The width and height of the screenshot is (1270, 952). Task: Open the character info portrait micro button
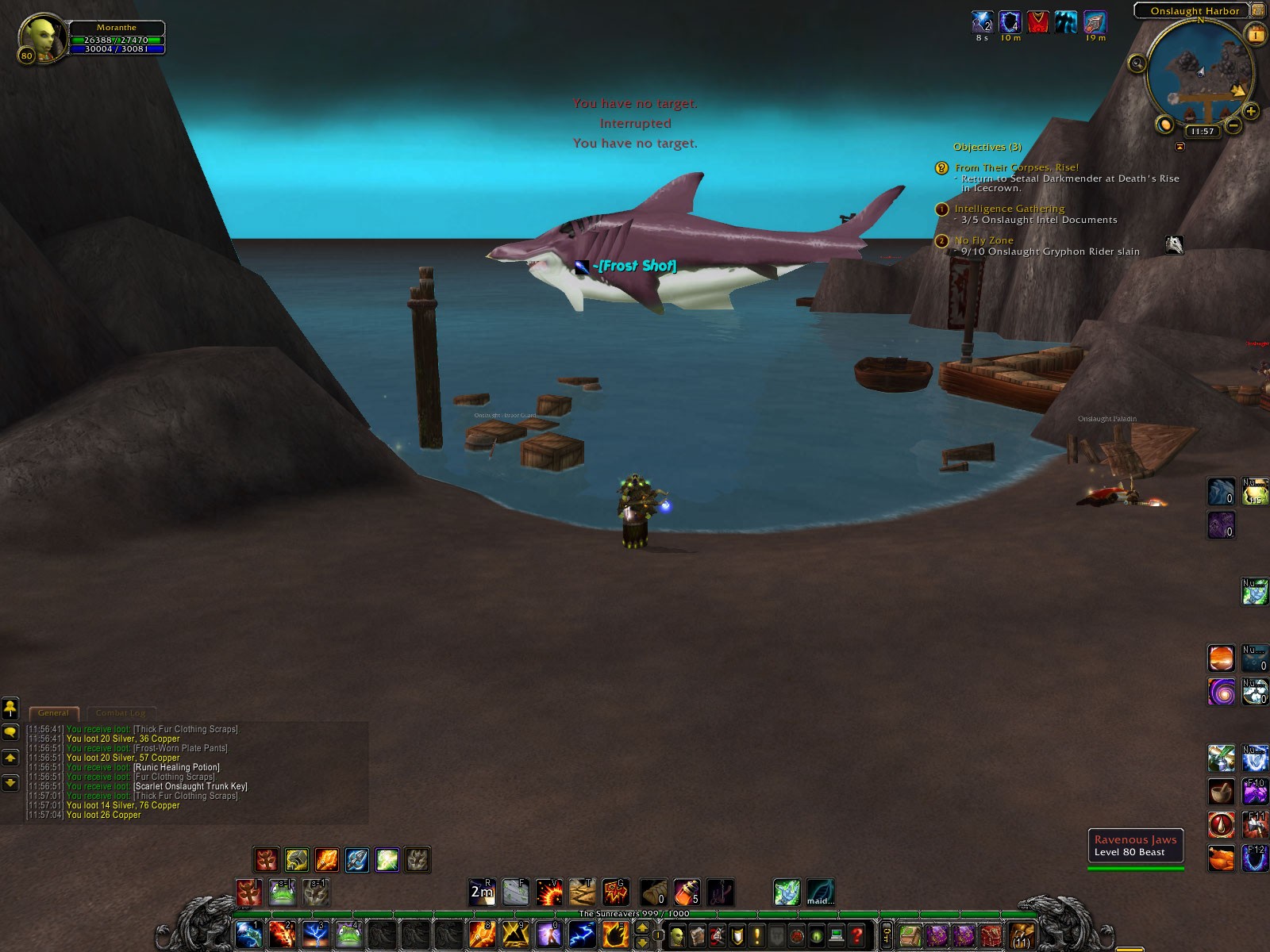click(x=677, y=935)
